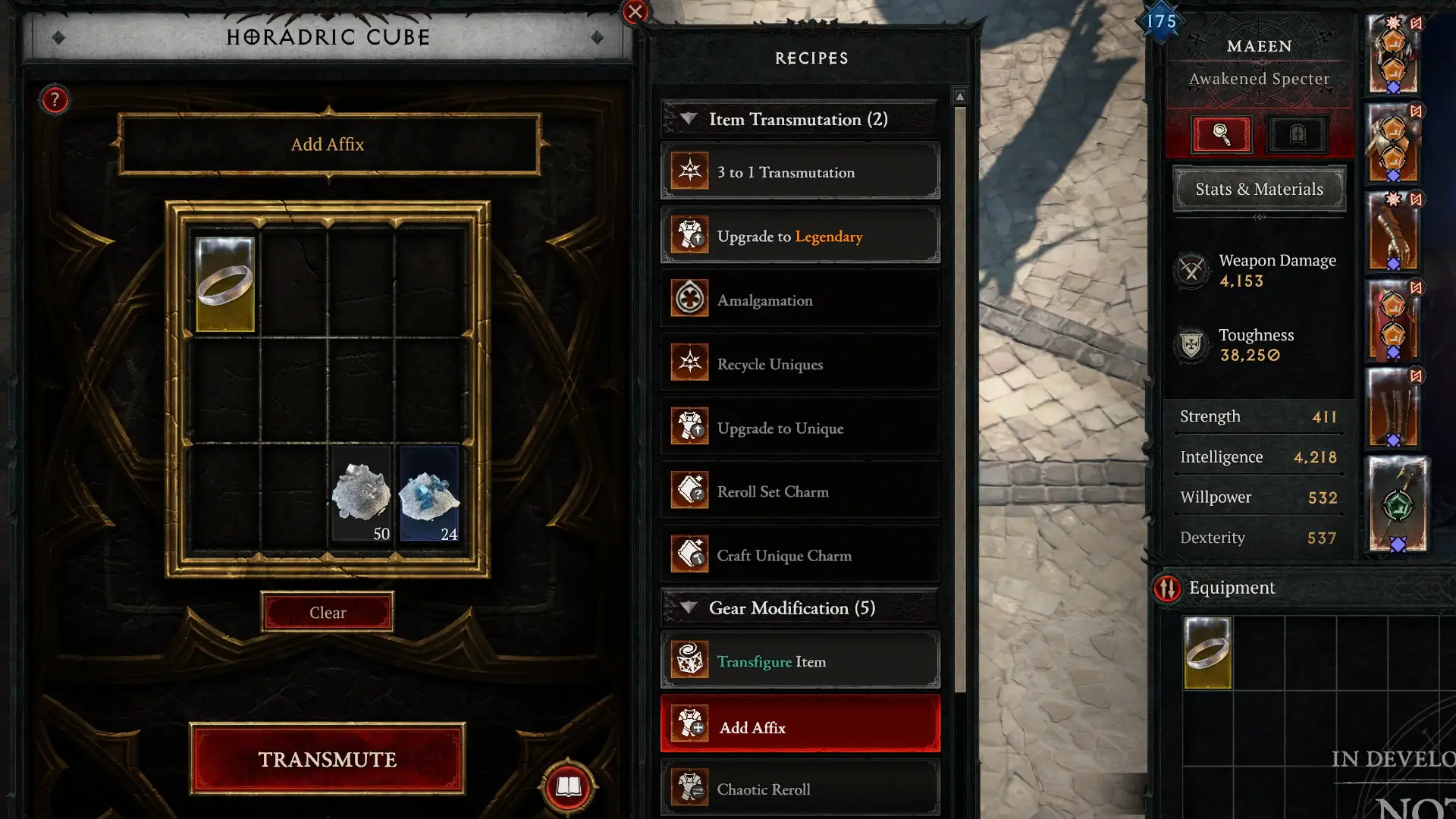Click the Toughness shield icon
Image resolution: width=1456 pixels, height=819 pixels.
tap(1191, 345)
